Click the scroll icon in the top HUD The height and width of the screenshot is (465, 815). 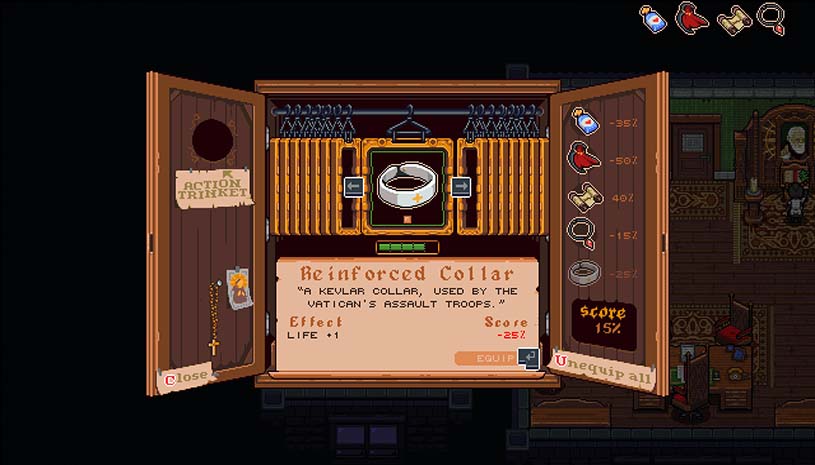point(733,18)
